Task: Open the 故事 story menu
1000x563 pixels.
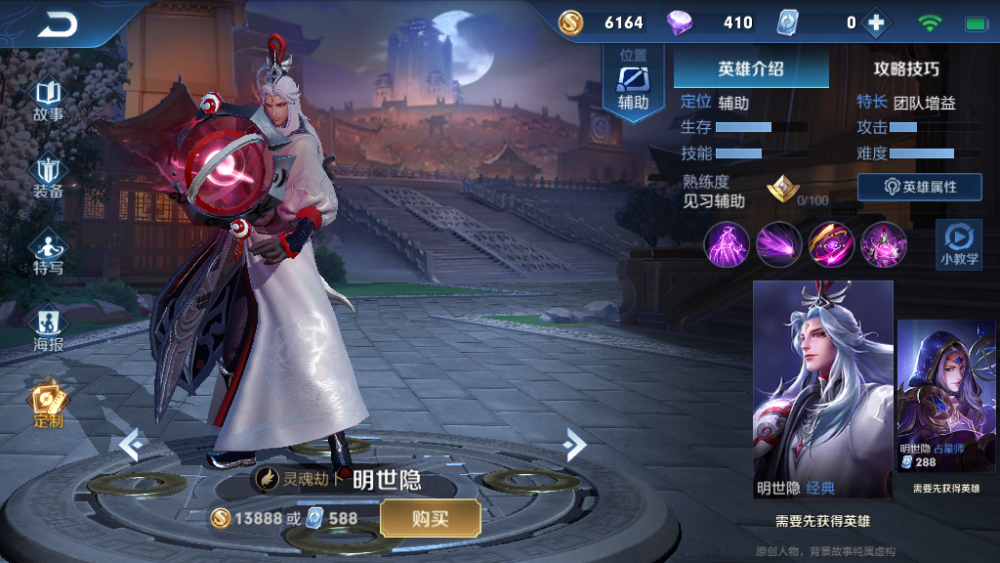Action: [x=48, y=100]
